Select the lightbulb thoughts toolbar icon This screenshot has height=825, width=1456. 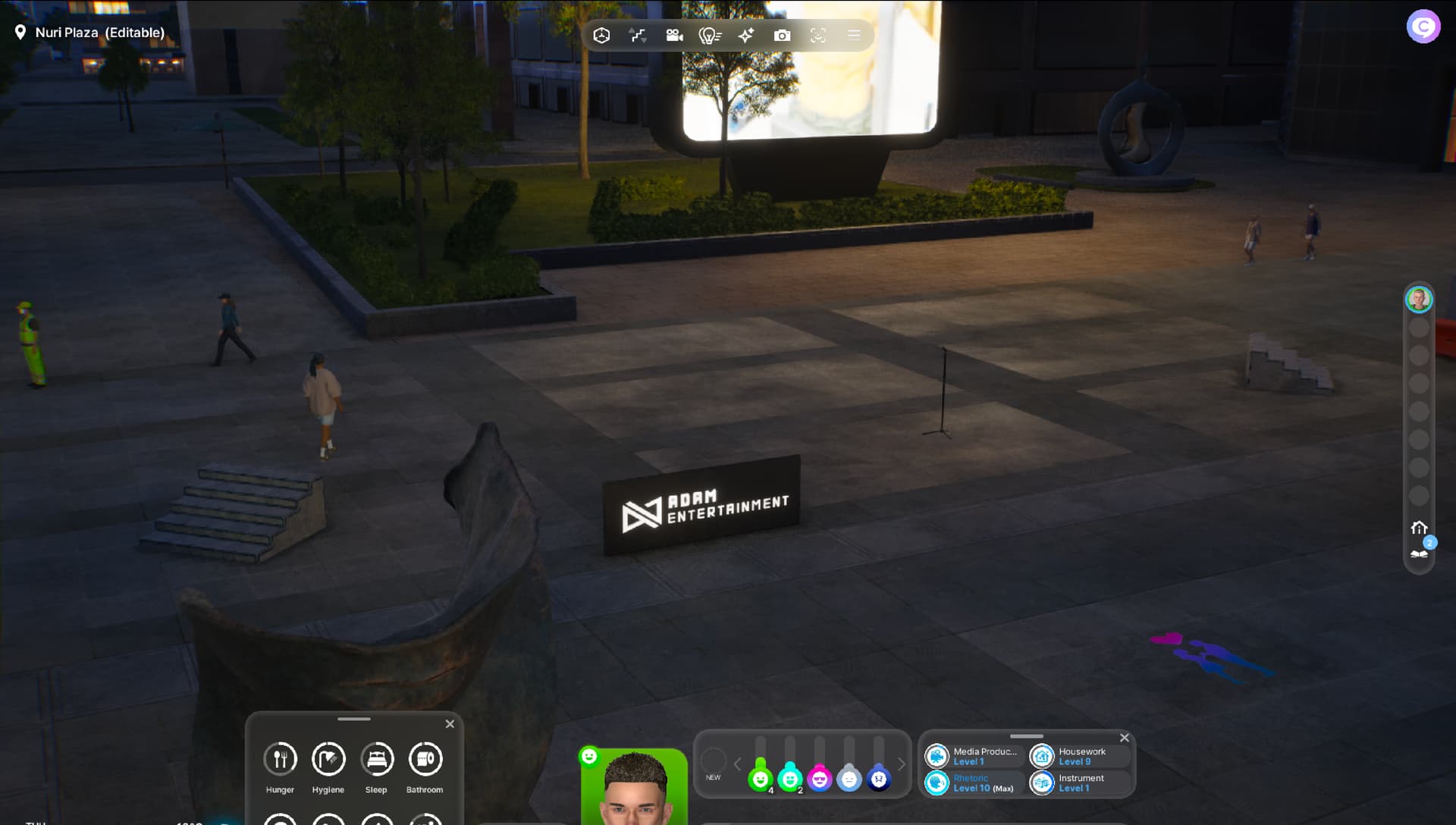pos(710,36)
